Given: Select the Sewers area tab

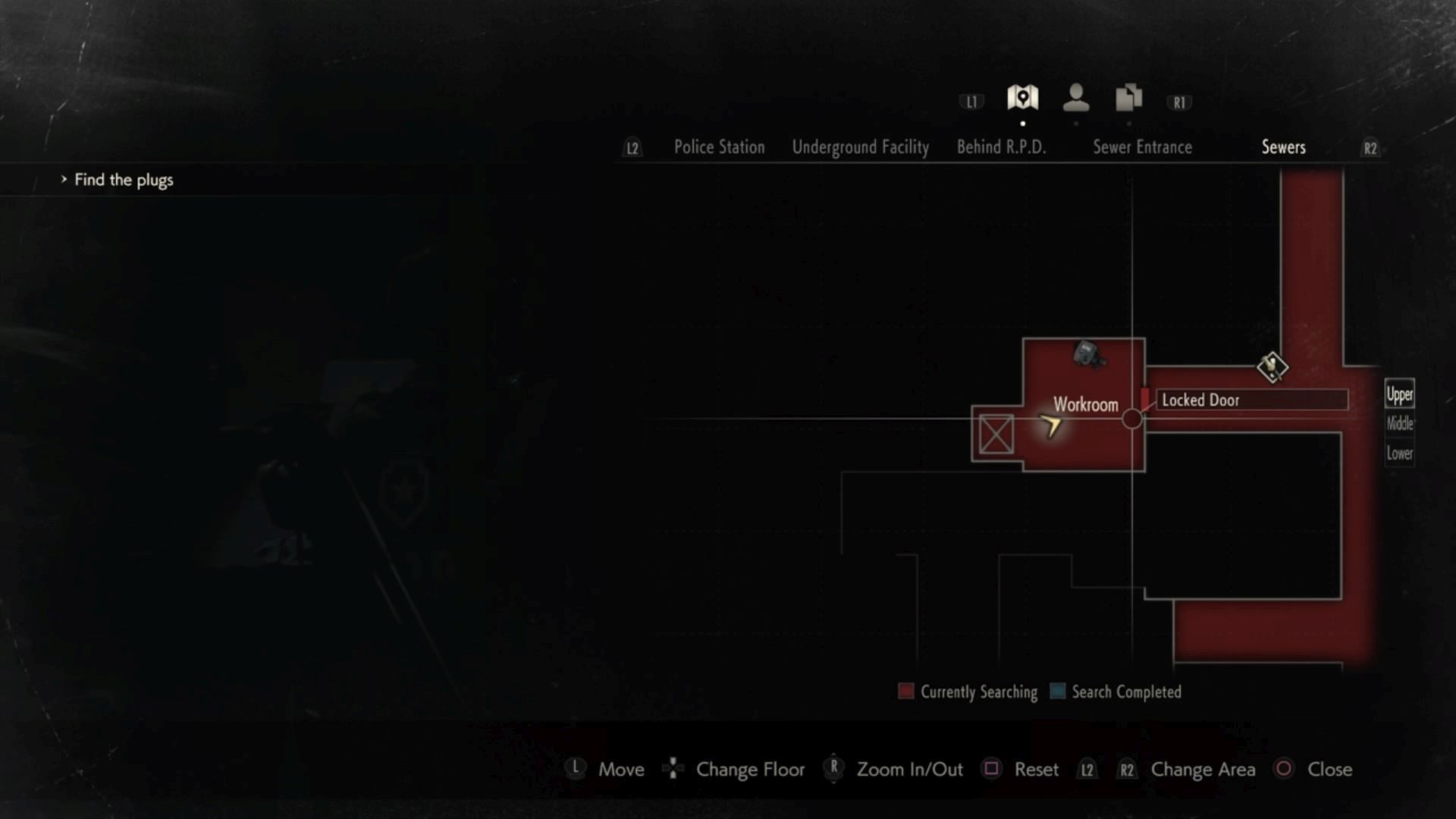Looking at the screenshot, I should pos(1283,147).
